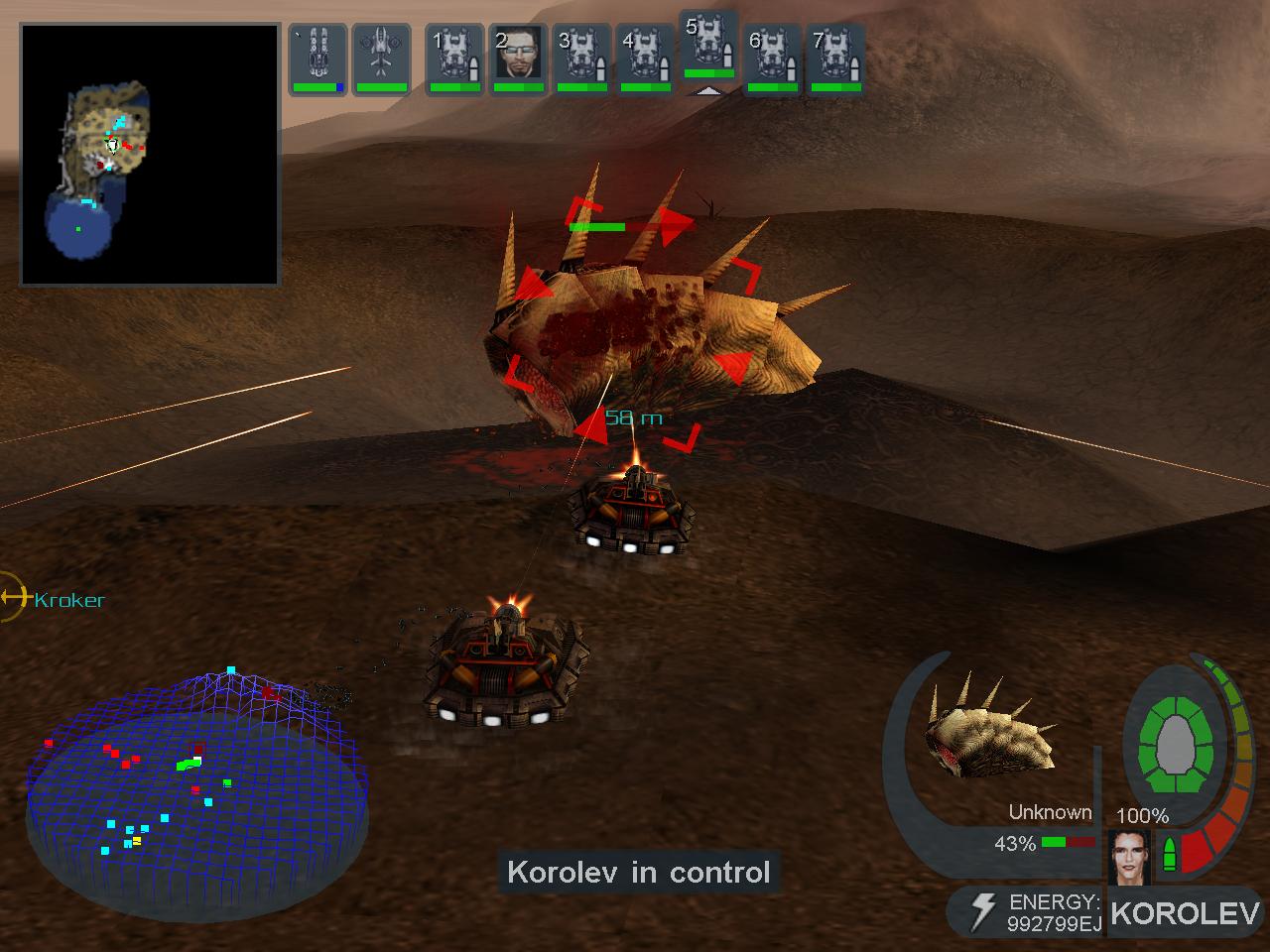
Task: Select the aircraft icon next to the carrier
Action: tap(383, 58)
